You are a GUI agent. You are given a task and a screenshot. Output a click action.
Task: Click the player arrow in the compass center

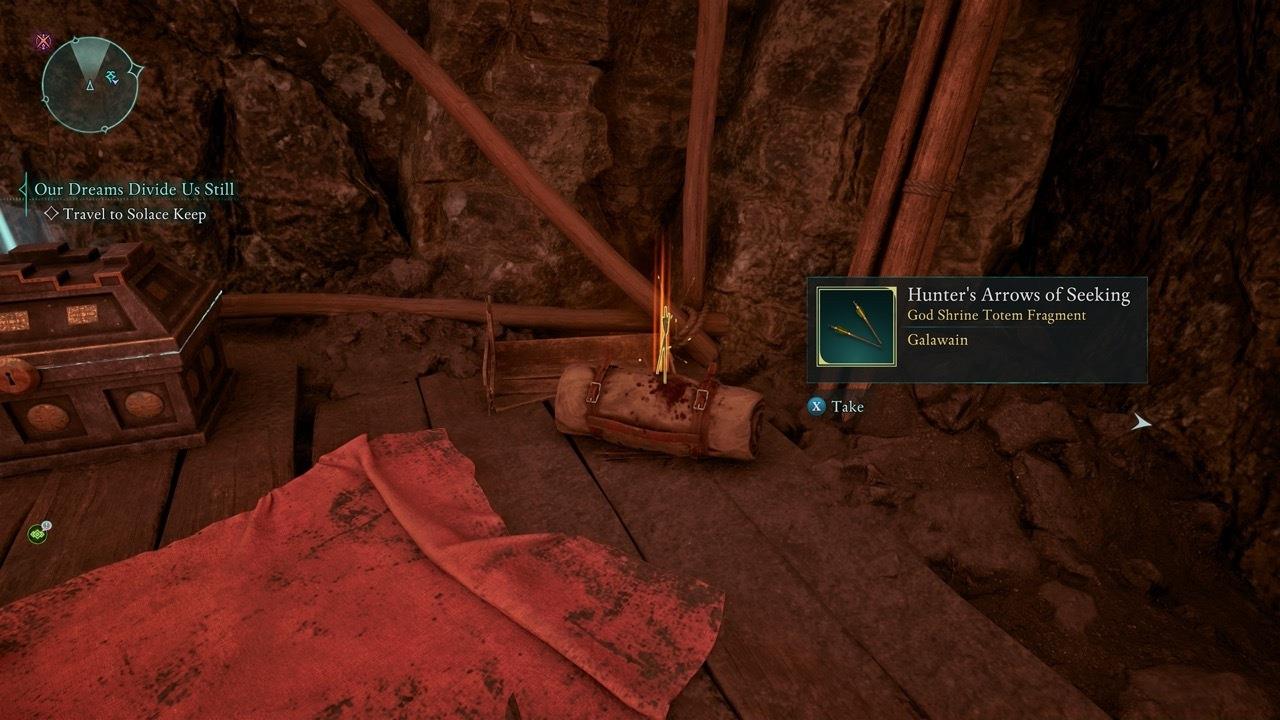pyautogui.click(x=90, y=86)
